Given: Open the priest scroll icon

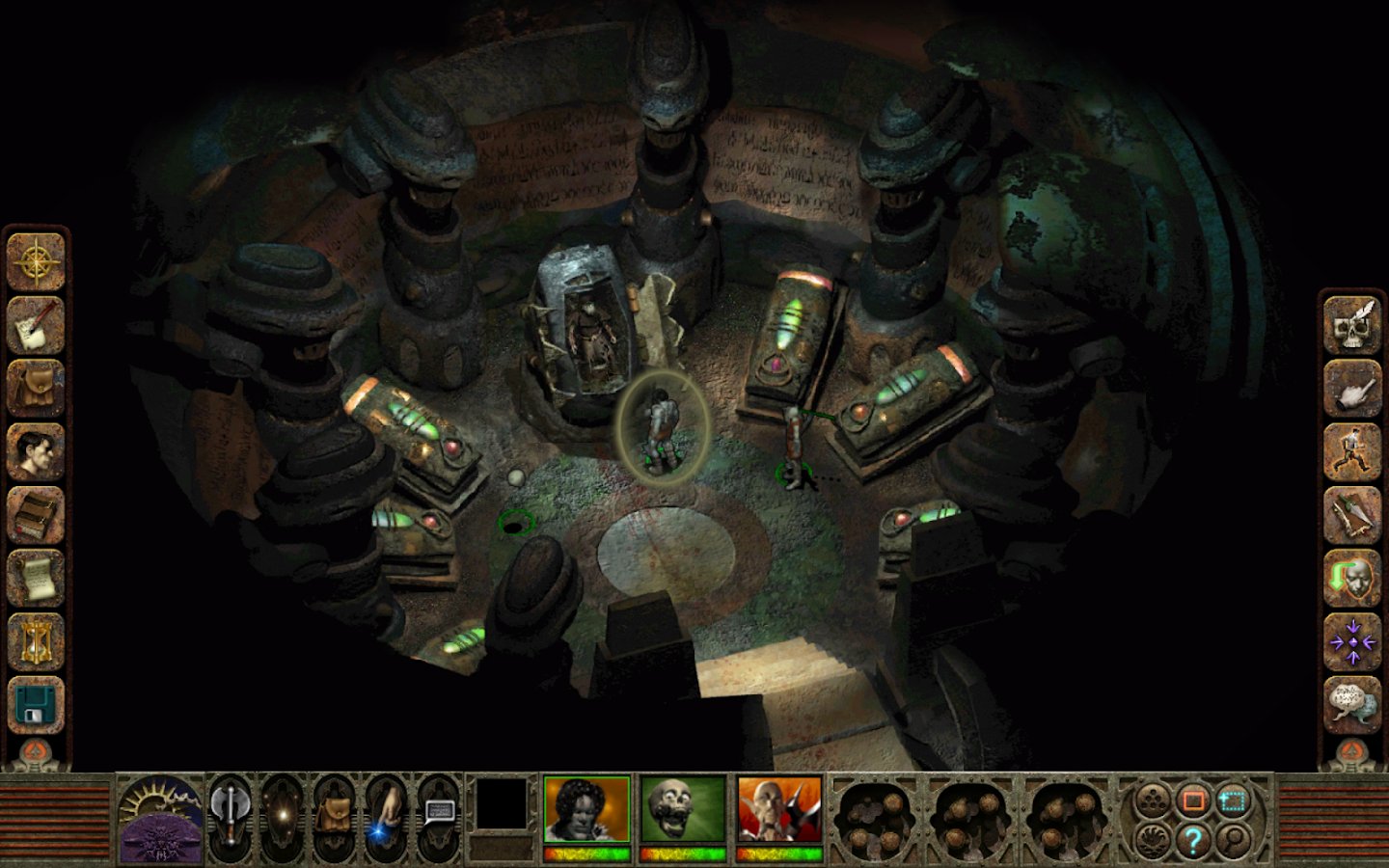Looking at the screenshot, I should pos(36,578).
